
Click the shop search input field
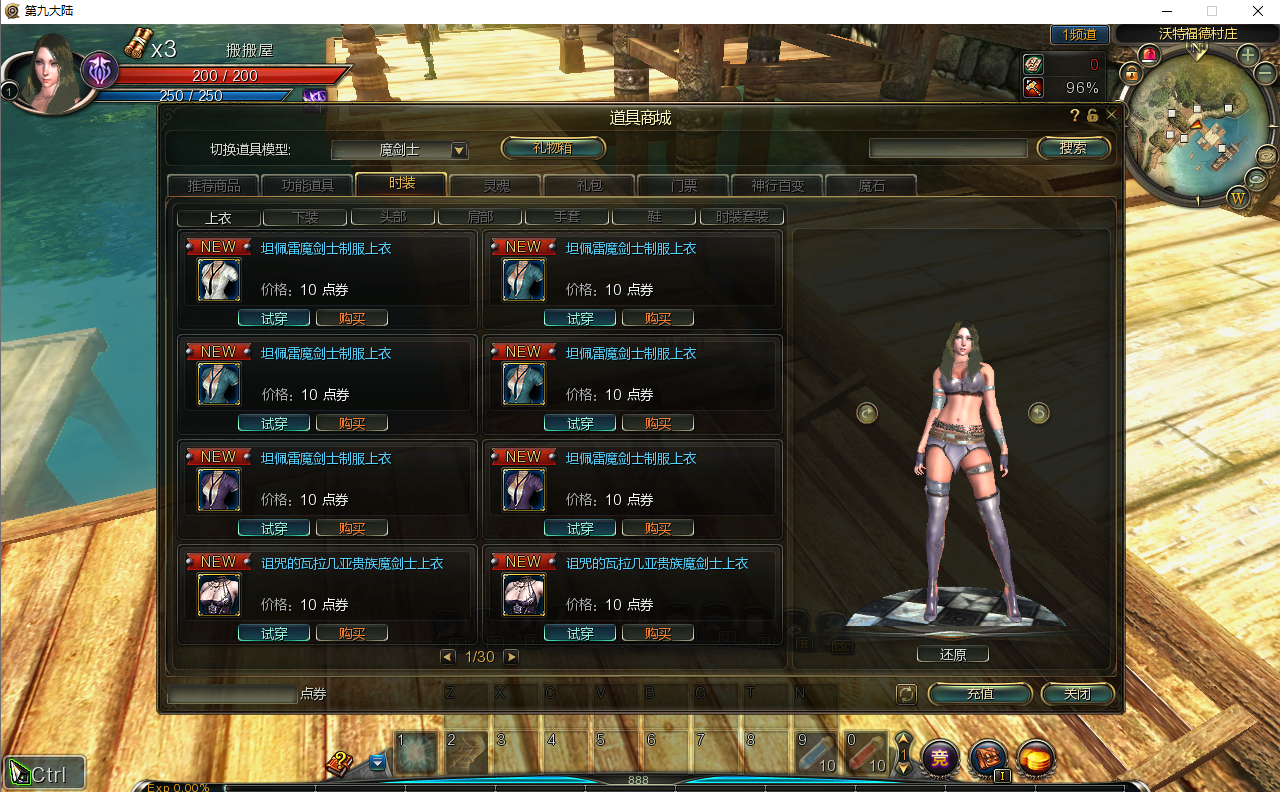948,149
